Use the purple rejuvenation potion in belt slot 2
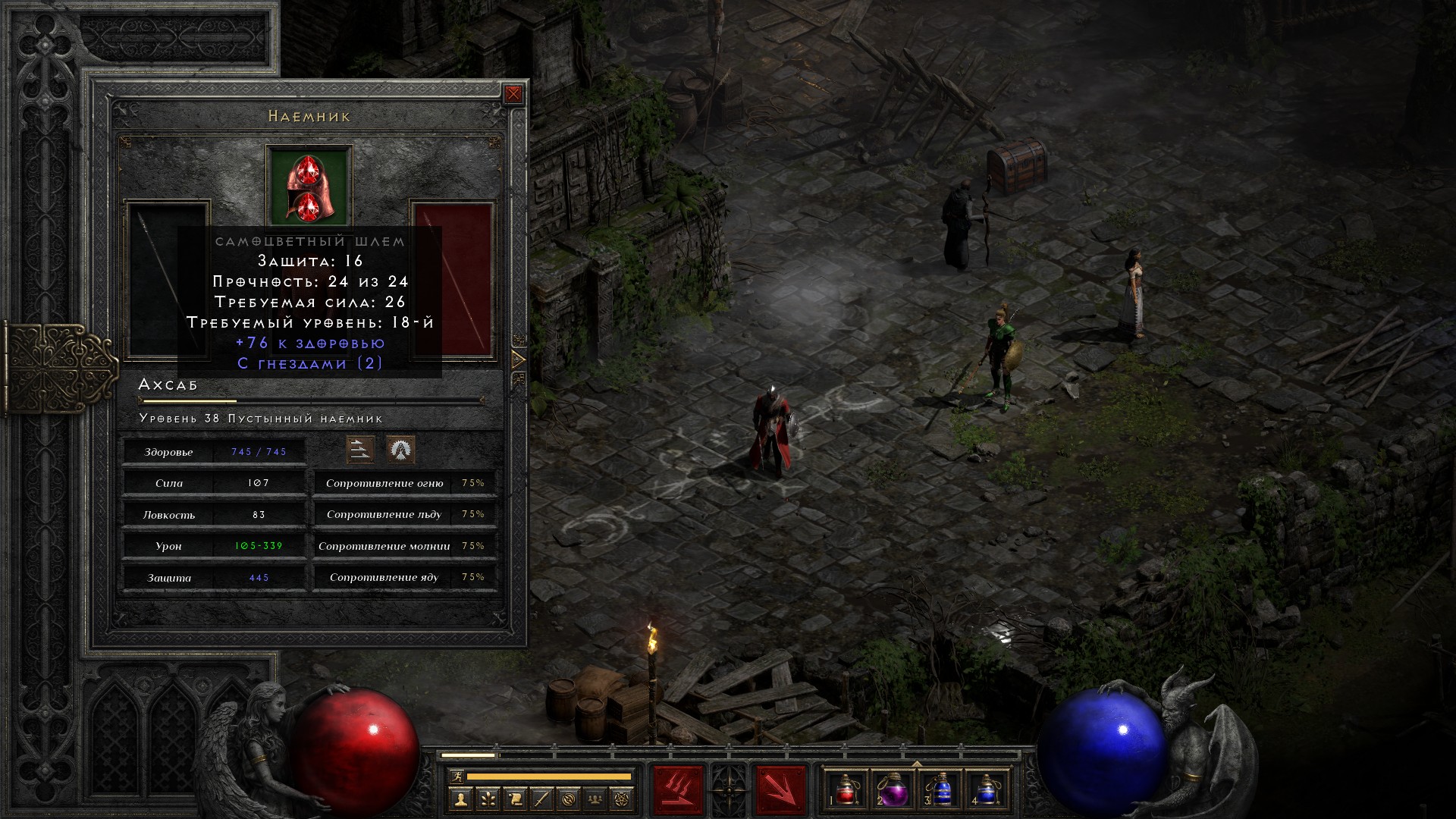The height and width of the screenshot is (819, 1456). (x=893, y=789)
